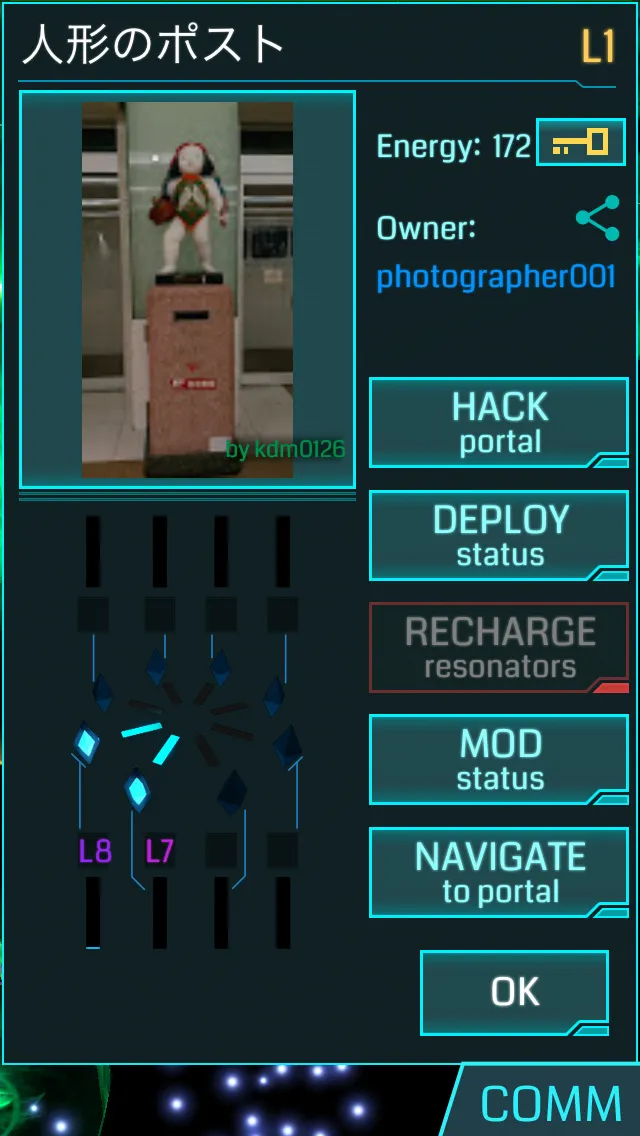Enlarge the portal photo thumbnail

pyautogui.click(x=188, y=290)
